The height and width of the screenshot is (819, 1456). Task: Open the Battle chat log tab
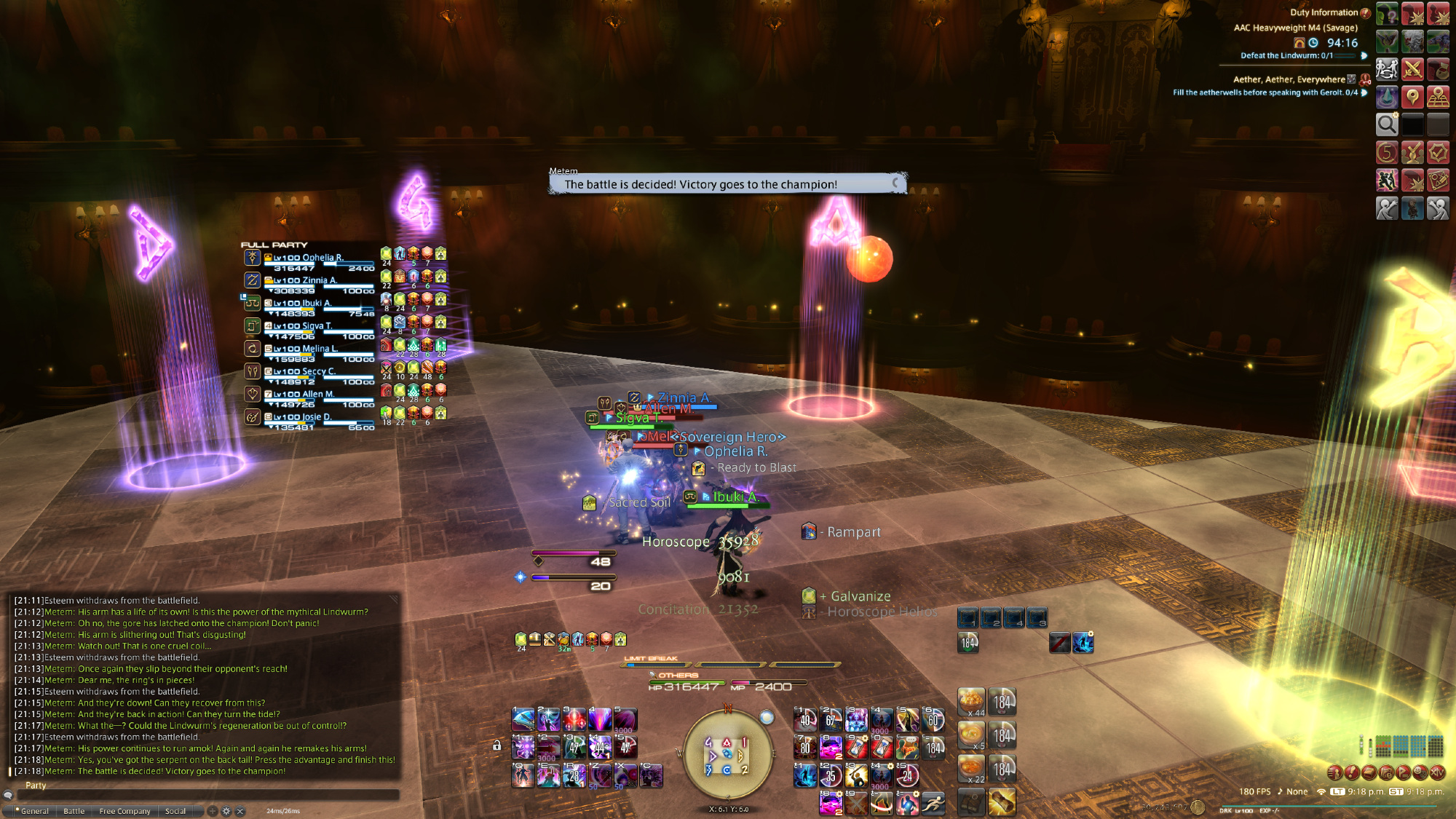point(74,811)
